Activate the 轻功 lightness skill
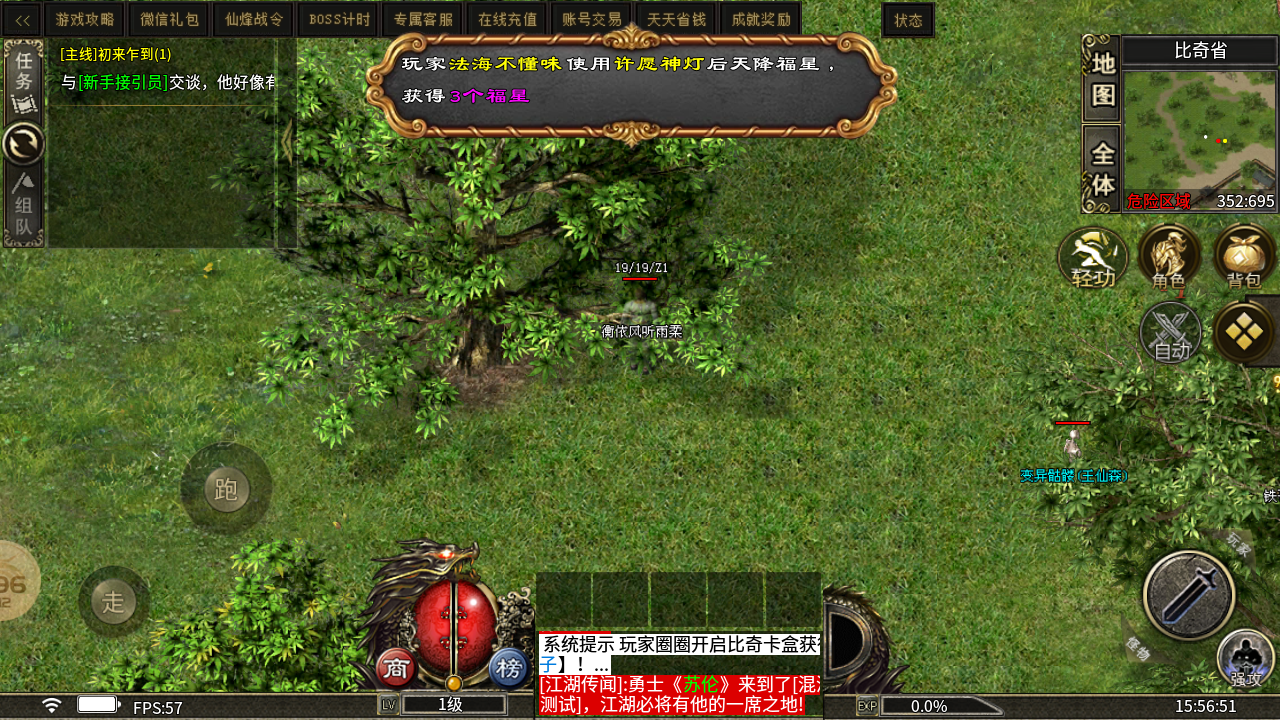This screenshot has width=1280, height=720. tap(1093, 258)
